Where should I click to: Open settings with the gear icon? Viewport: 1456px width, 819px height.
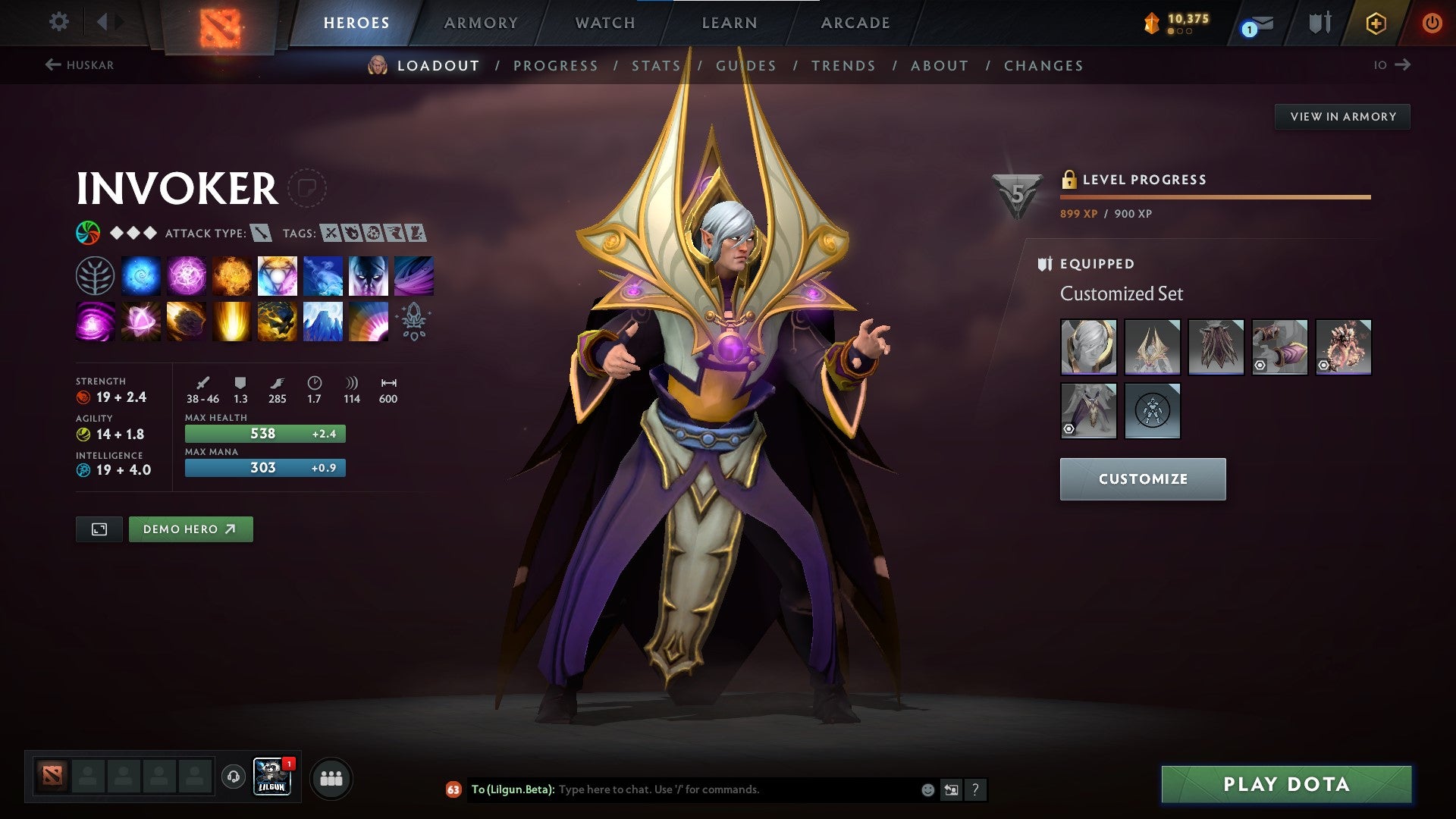coord(58,22)
